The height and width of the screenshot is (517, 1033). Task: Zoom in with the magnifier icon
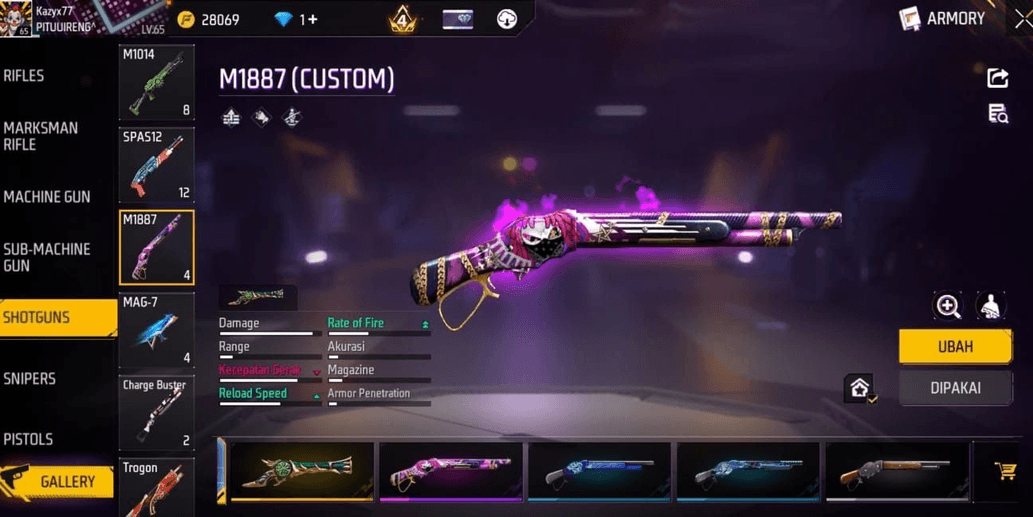pos(948,306)
